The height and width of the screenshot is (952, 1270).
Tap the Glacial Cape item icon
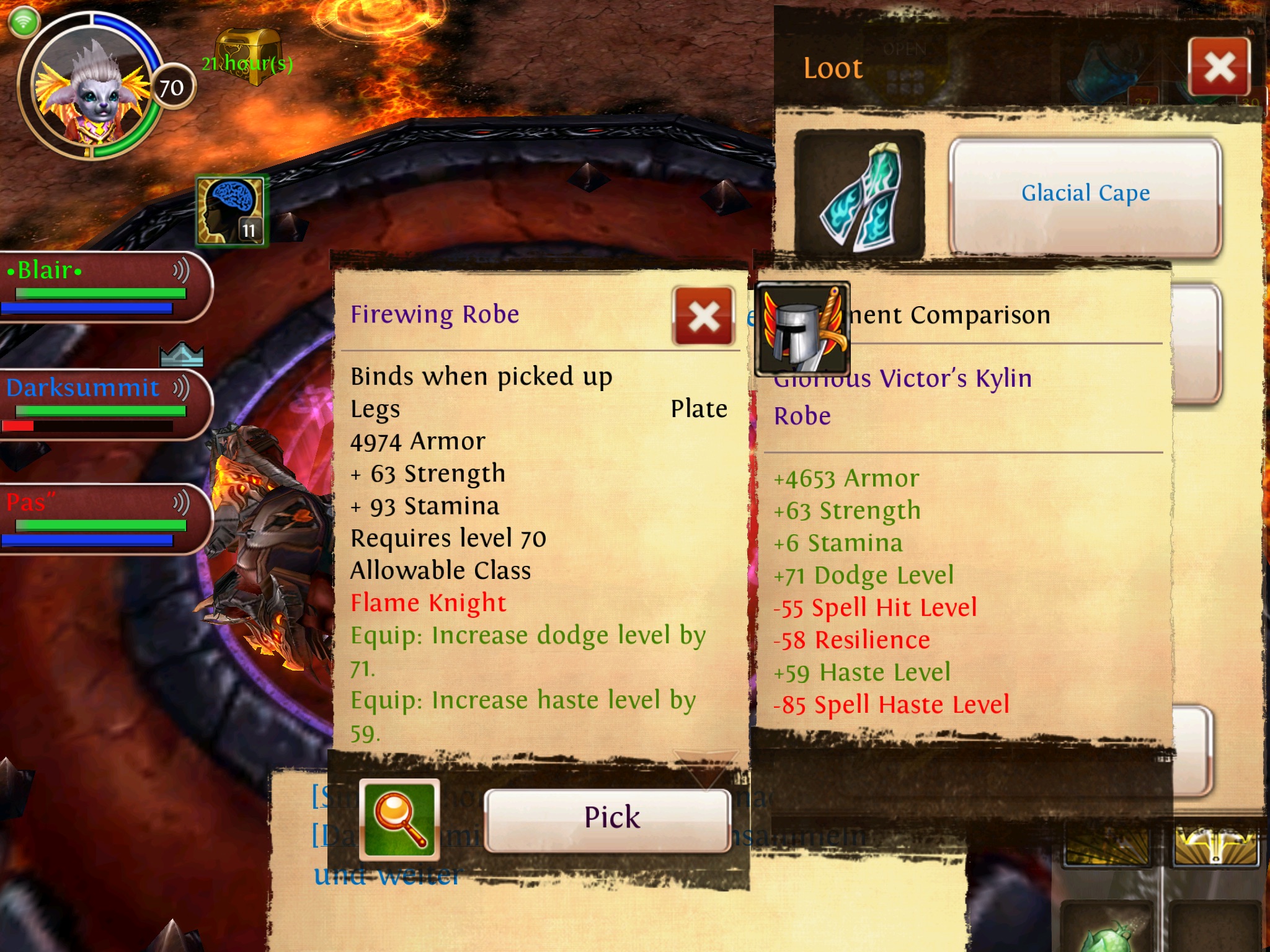(859, 195)
